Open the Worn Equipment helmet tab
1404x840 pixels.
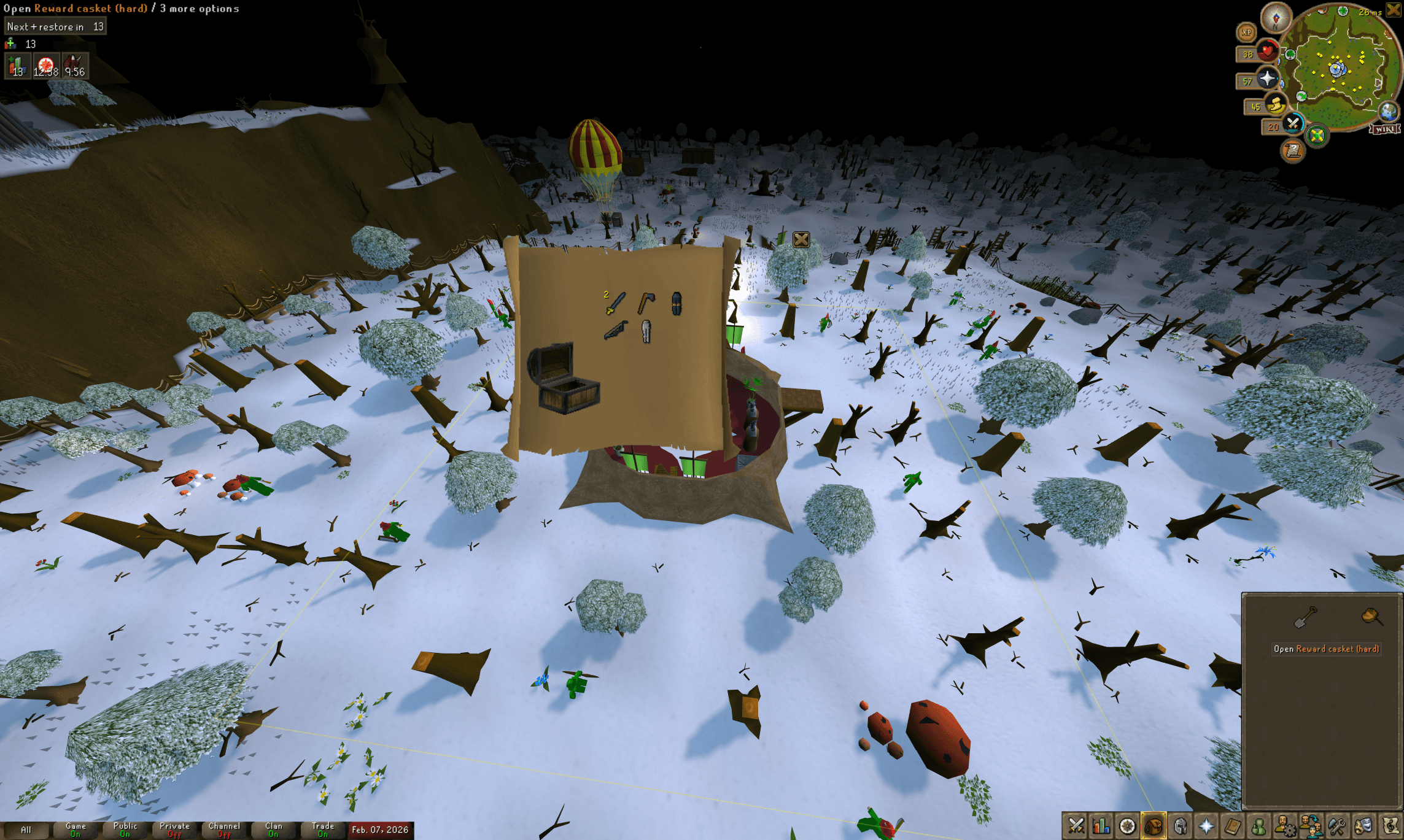(1179, 827)
